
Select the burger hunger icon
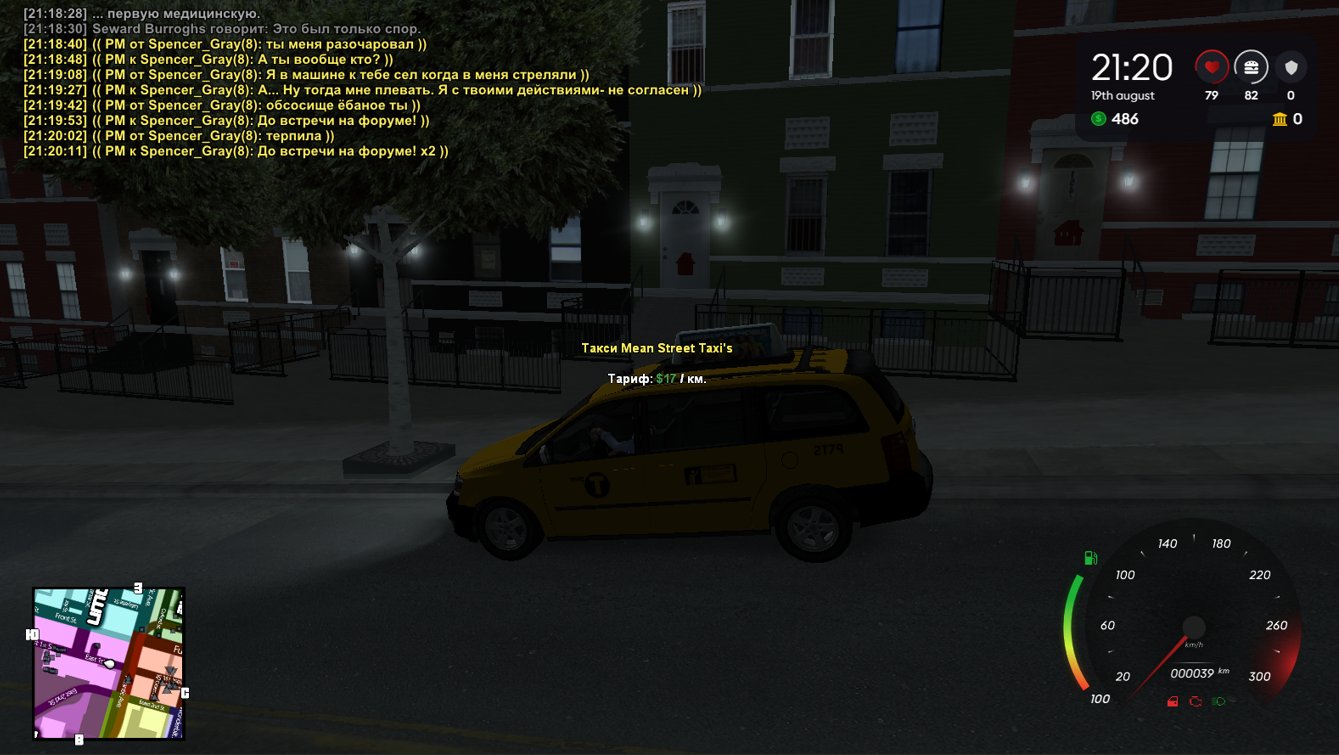coord(1251,67)
